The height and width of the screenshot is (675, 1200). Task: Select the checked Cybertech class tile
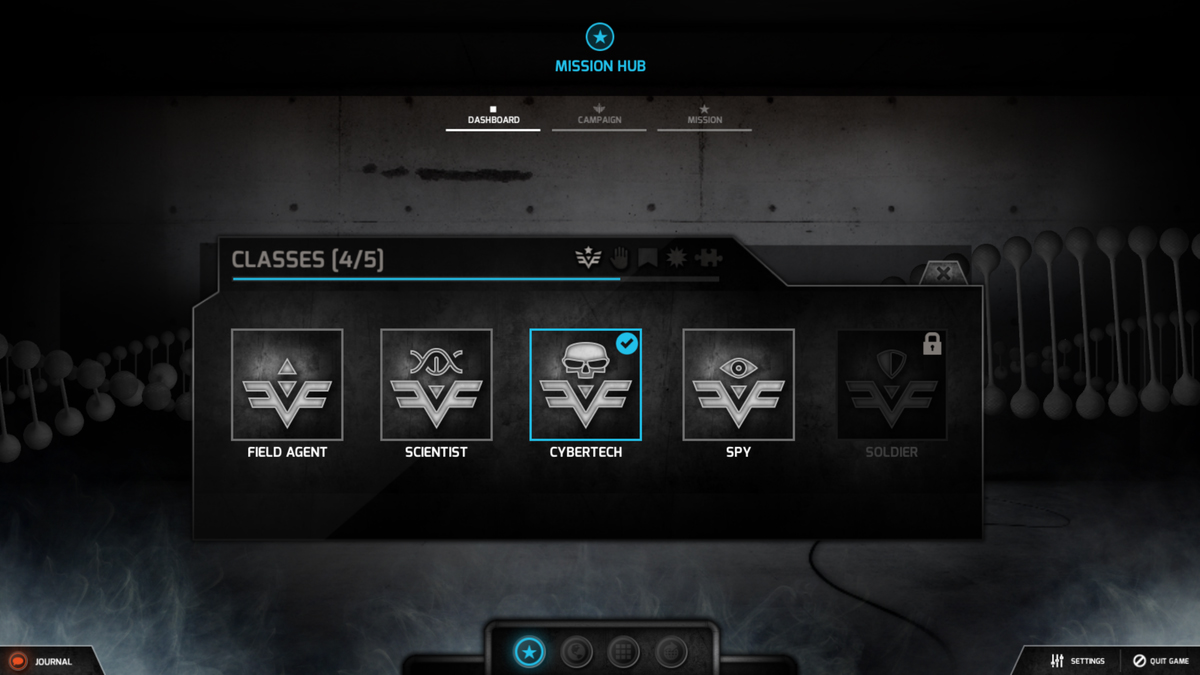tap(585, 385)
